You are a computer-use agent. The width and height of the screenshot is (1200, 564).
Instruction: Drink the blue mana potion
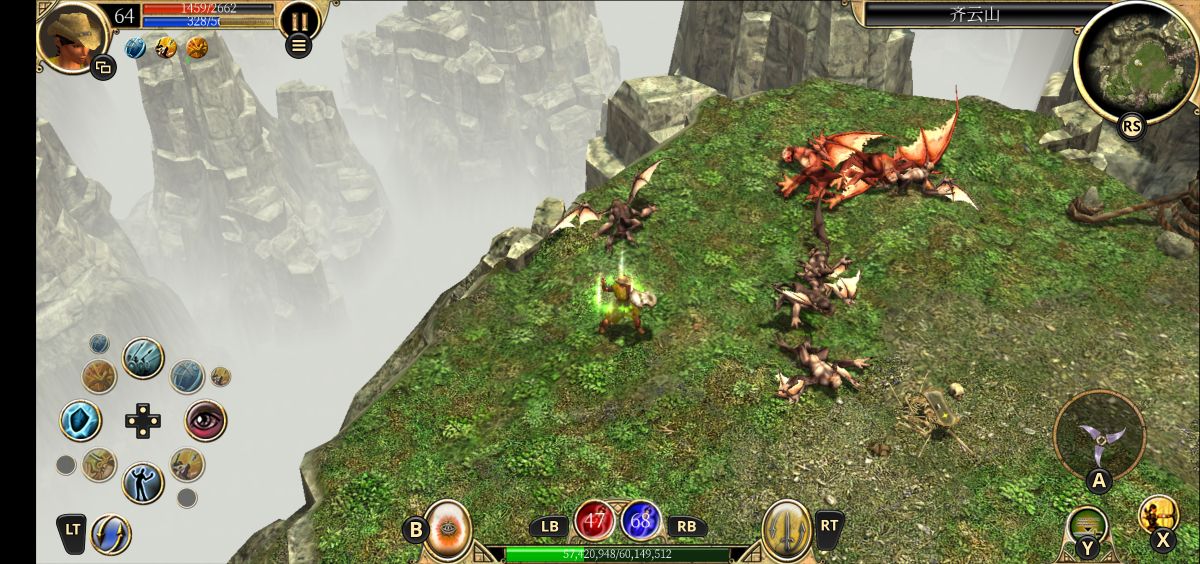click(x=641, y=521)
